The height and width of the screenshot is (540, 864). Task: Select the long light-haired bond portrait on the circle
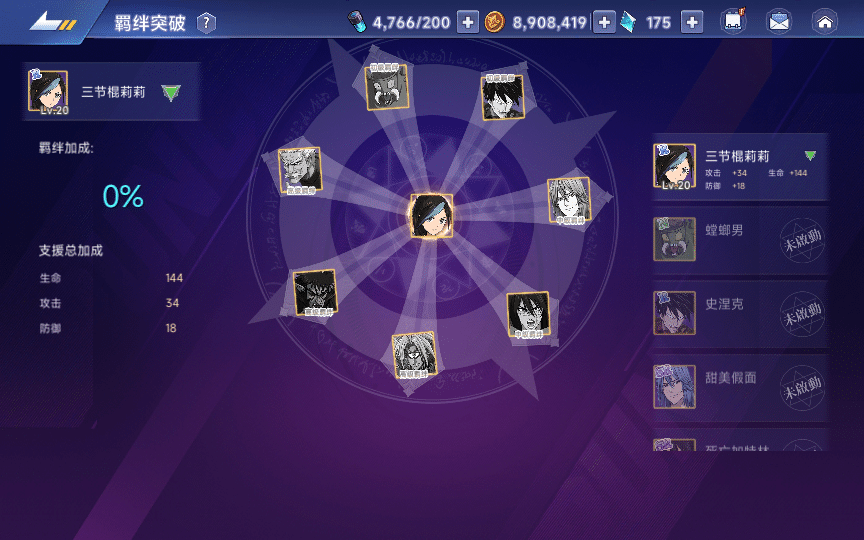pyautogui.click(x=568, y=201)
